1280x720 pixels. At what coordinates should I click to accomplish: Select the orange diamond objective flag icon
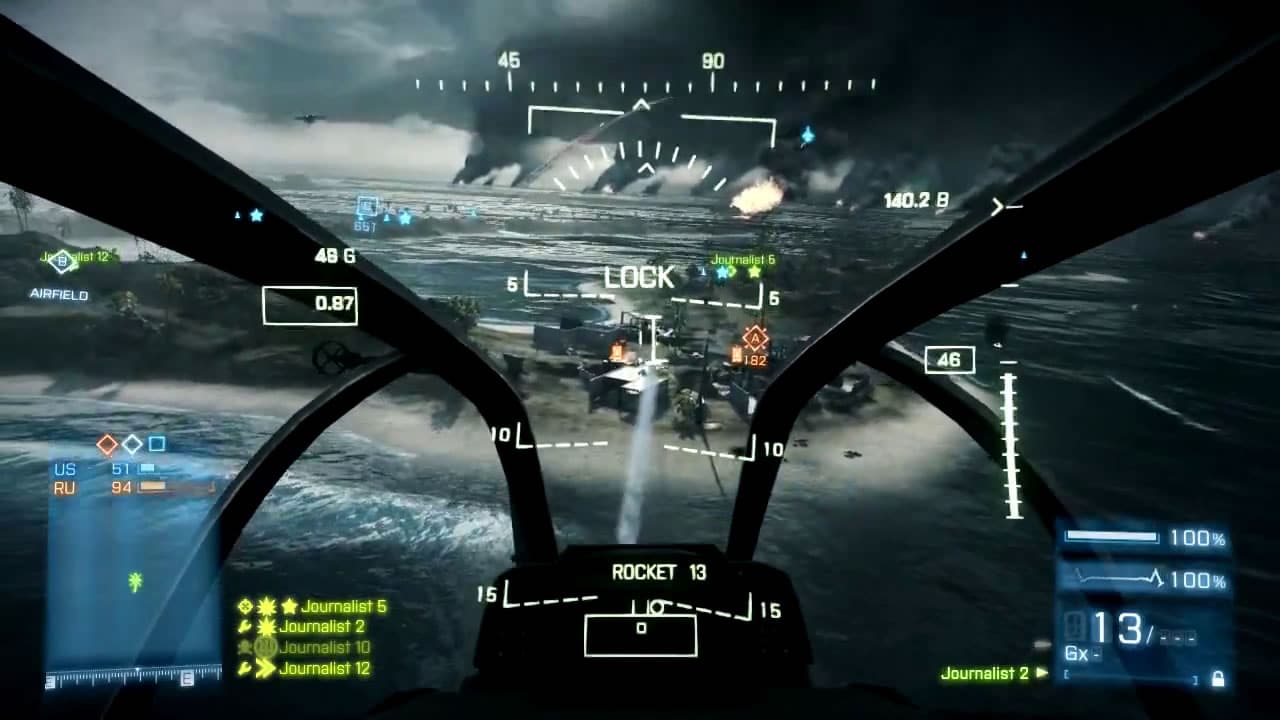click(x=107, y=444)
